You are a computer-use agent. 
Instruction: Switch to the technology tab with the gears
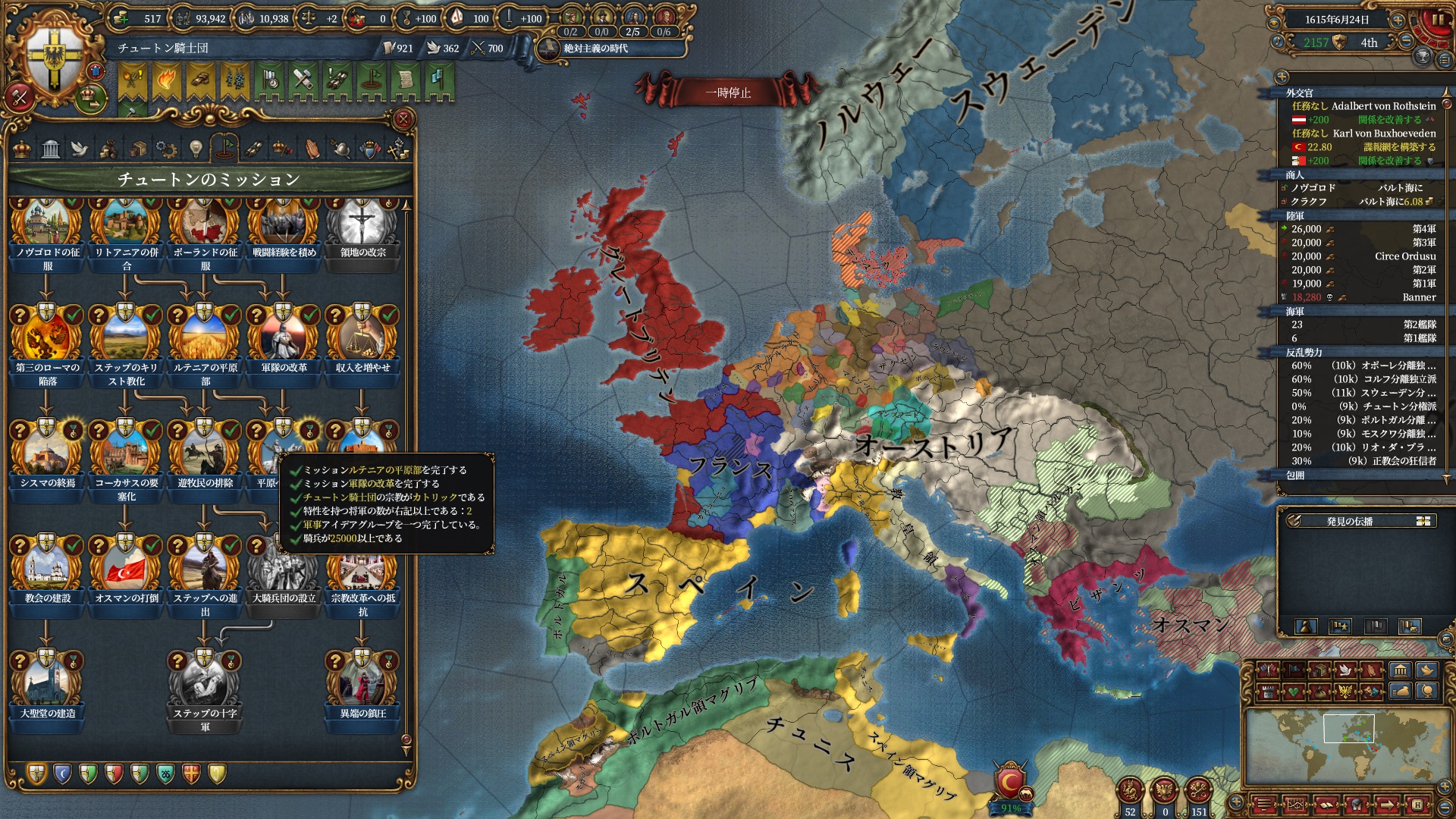[x=166, y=149]
